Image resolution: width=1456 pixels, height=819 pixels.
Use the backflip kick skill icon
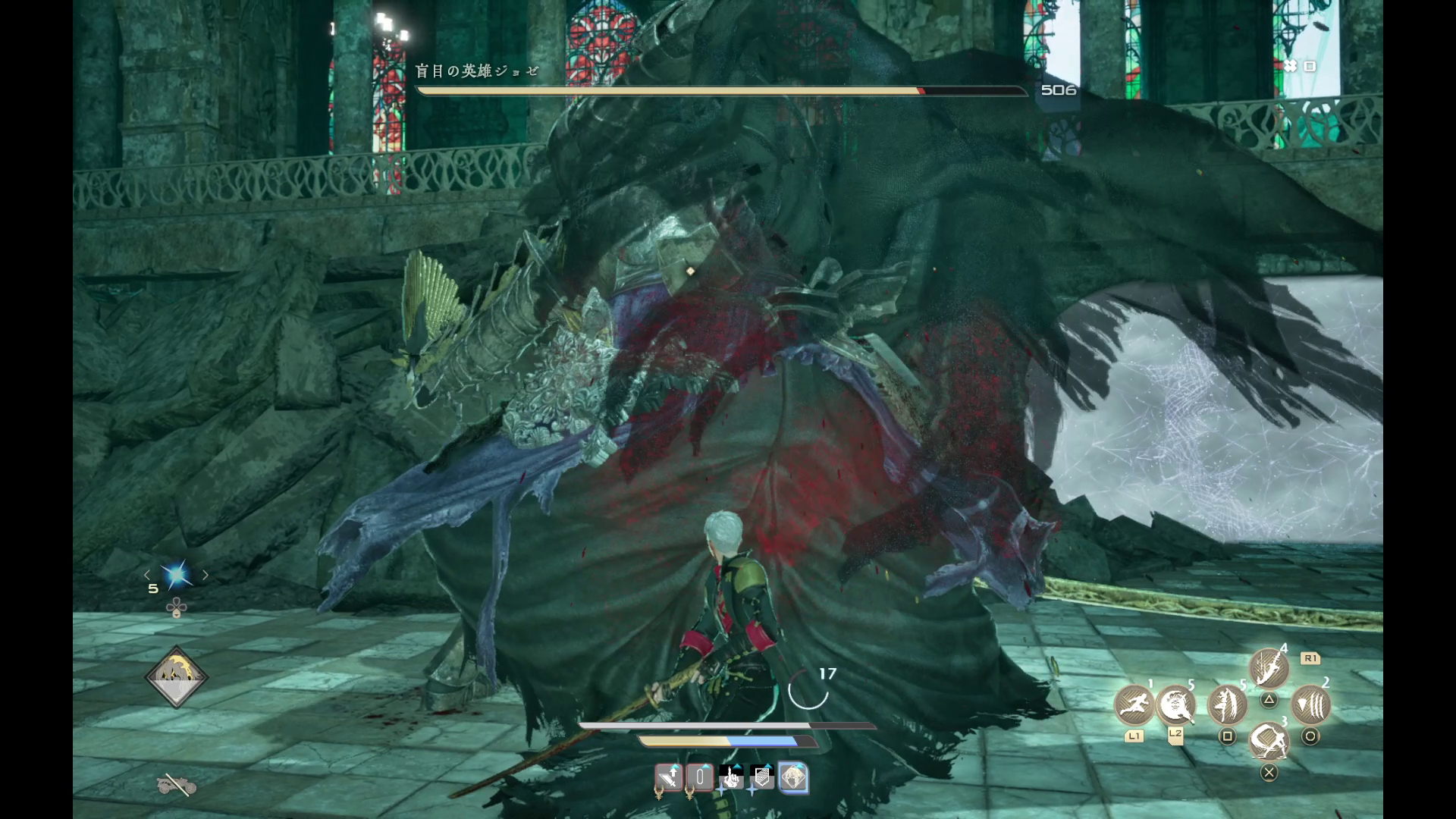1269,741
